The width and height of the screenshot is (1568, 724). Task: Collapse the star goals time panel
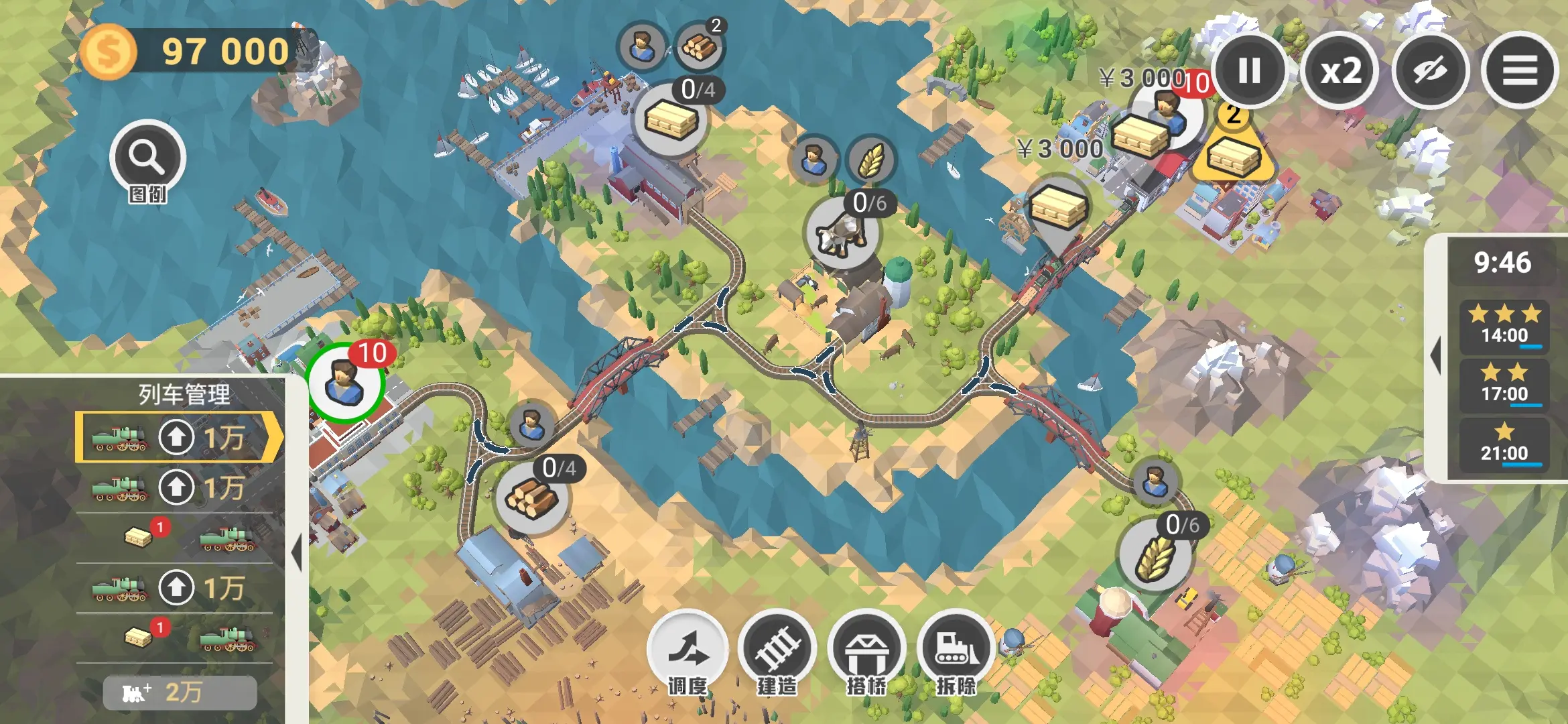[x=1435, y=355]
